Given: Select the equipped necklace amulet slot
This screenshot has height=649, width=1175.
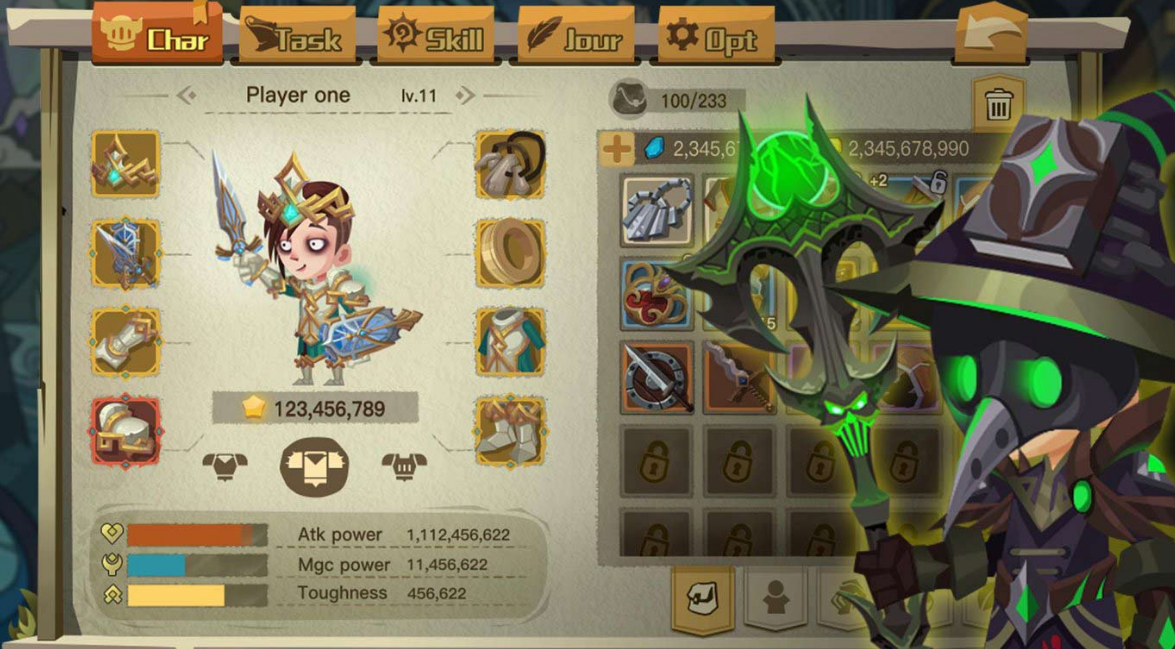Looking at the screenshot, I should point(510,165).
